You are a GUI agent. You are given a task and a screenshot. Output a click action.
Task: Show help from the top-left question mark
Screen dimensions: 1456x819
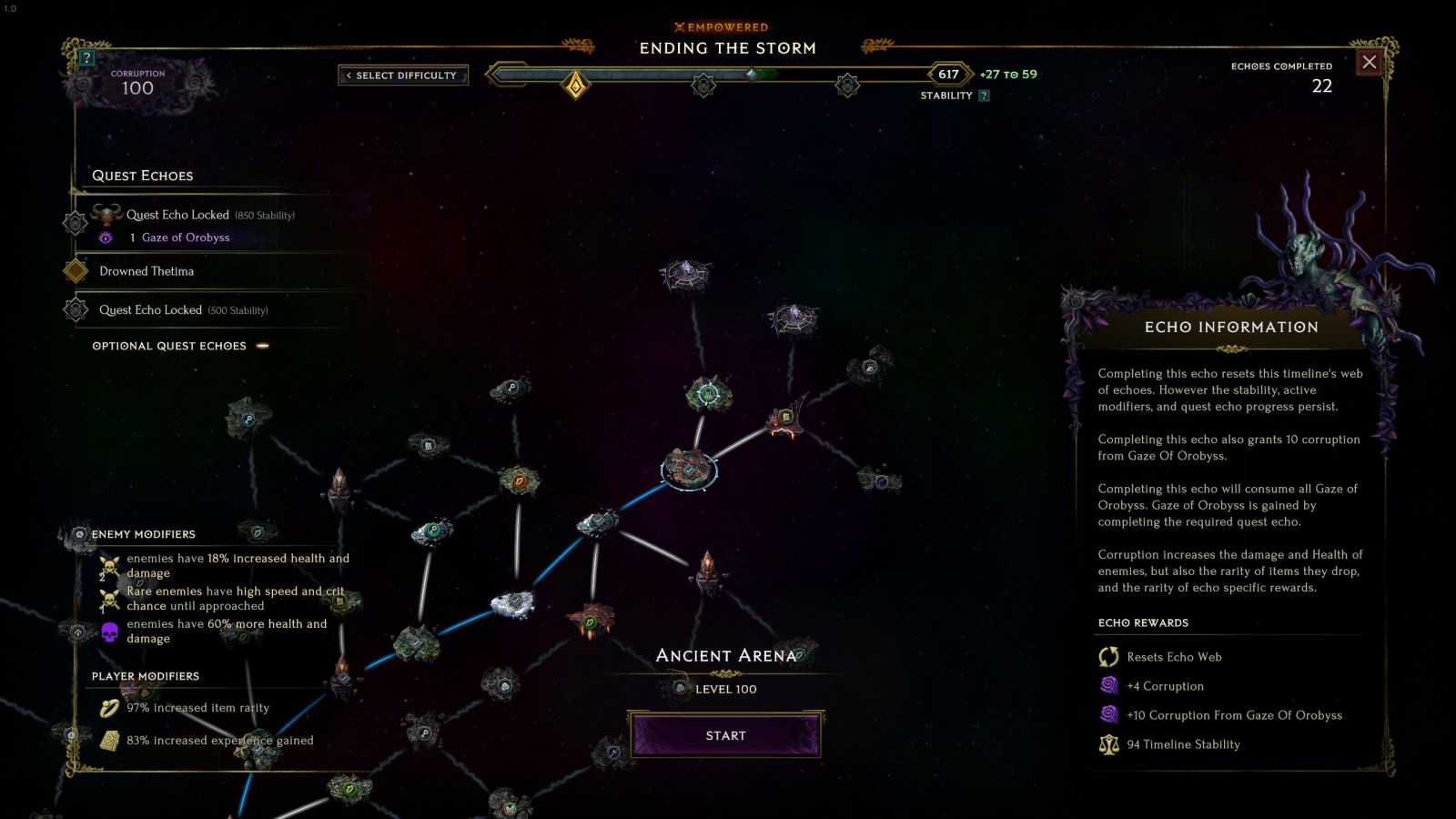click(x=86, y=58)
